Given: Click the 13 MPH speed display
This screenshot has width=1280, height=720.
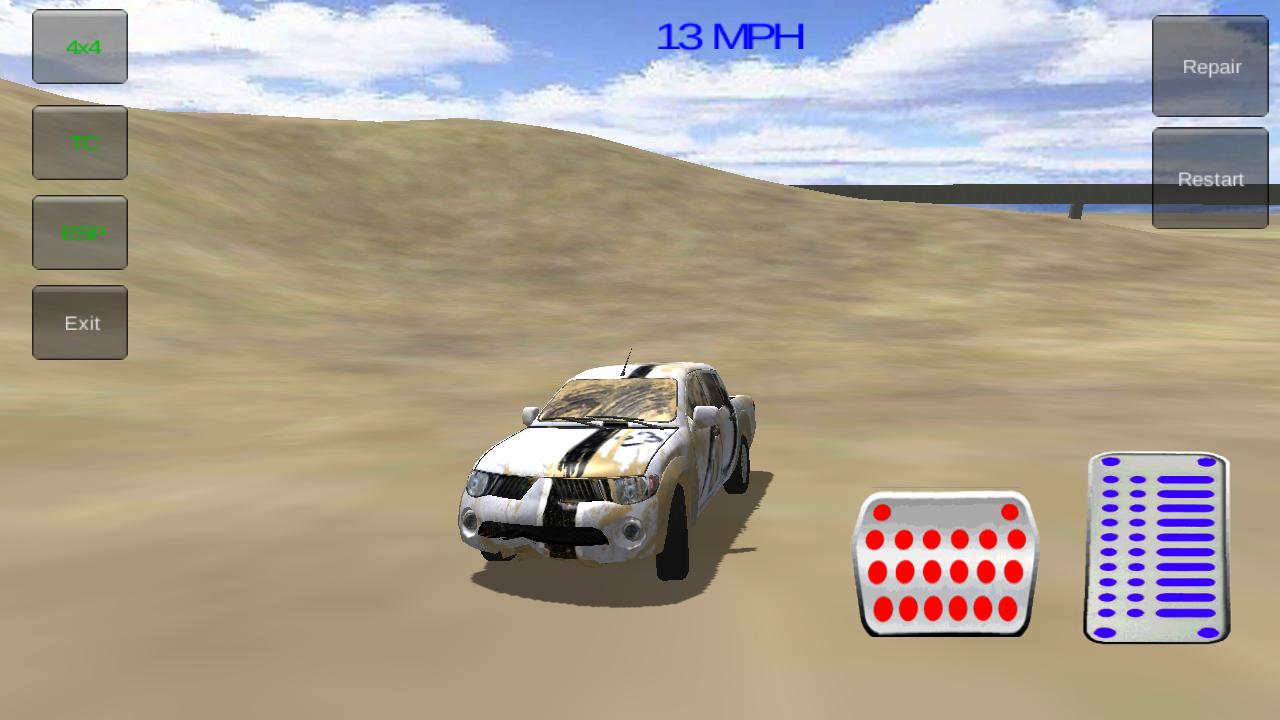Looking at the screenshot, I should click(730, 35).
